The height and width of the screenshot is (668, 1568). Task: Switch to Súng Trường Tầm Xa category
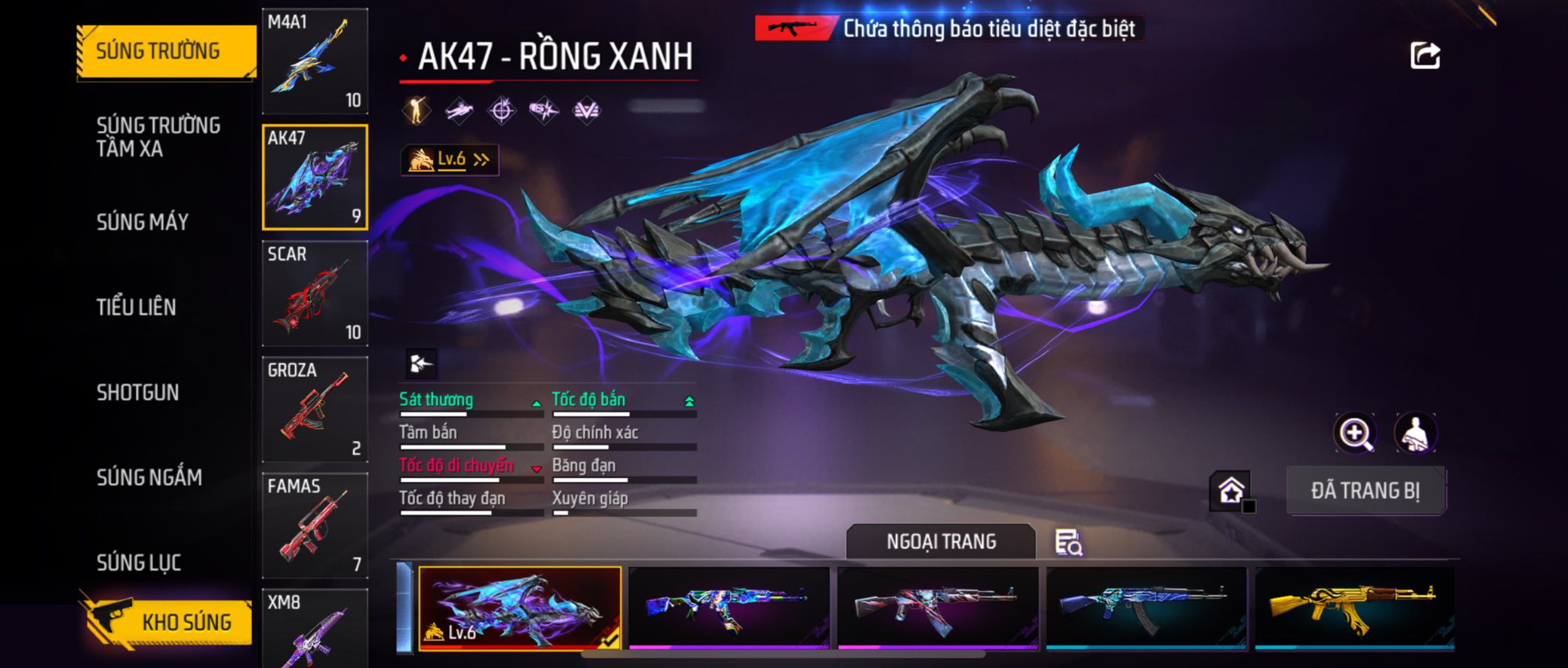158,136
